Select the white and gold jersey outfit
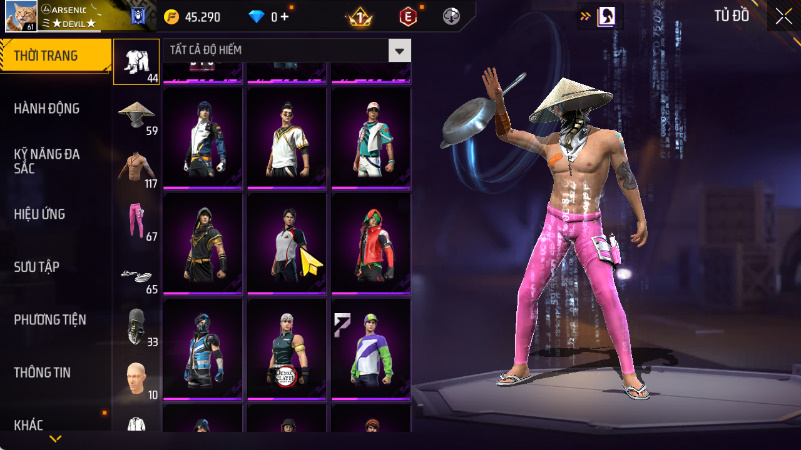 click(x=287, y=138)
